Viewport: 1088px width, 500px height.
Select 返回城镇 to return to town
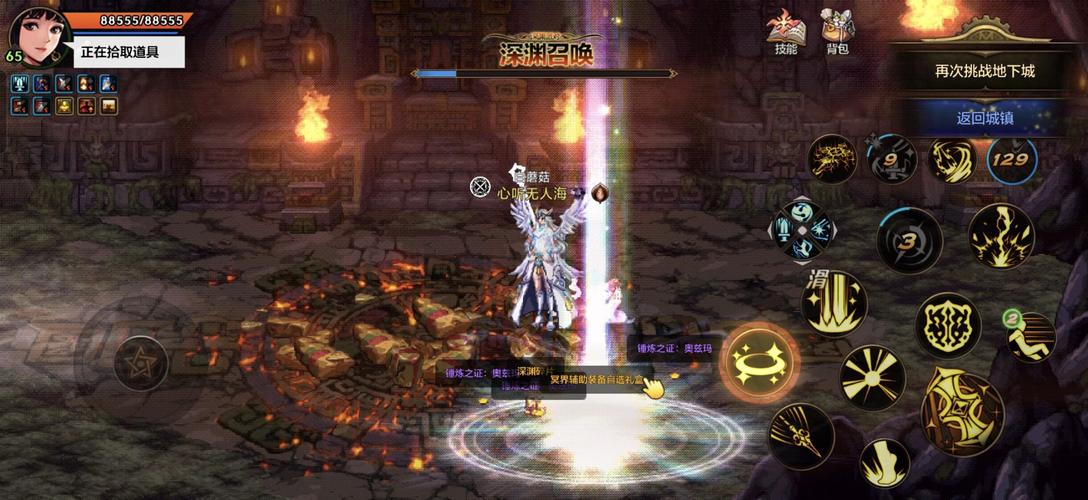pyautogui.click(x=984, y=117)
